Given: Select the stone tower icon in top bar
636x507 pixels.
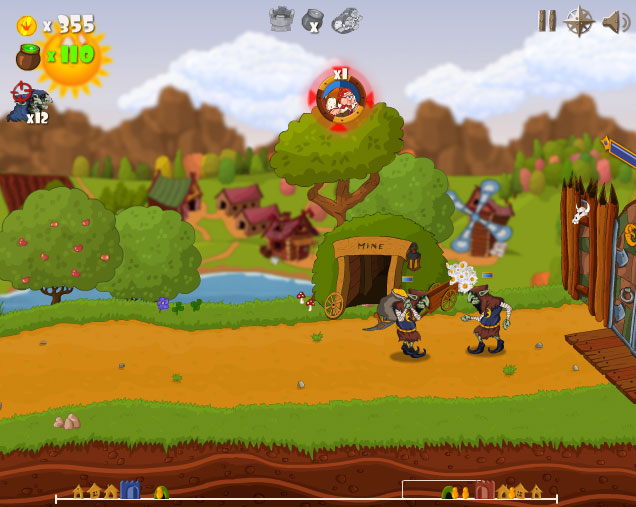Looking at the screenshot, I should click(281, 19).
